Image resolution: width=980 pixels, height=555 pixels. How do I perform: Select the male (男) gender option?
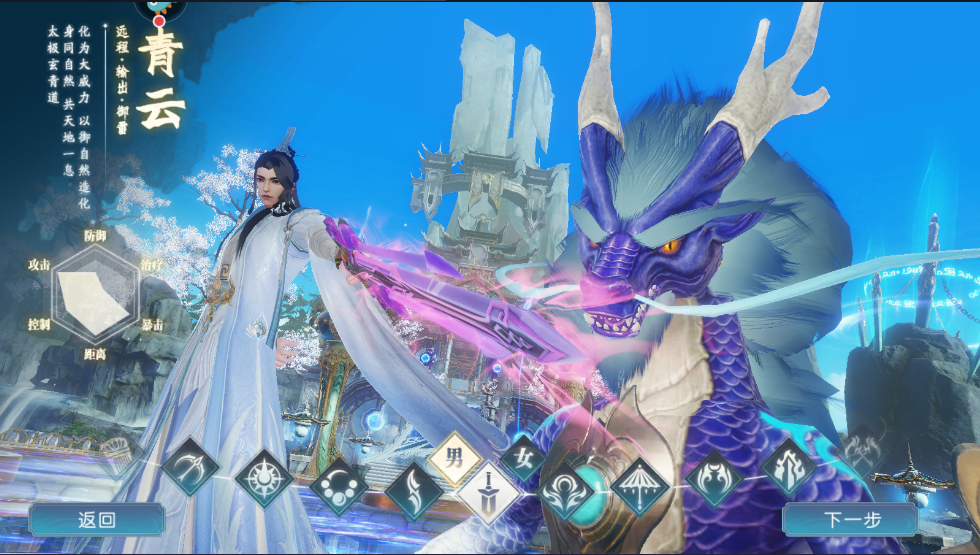(x=456, y=460)
